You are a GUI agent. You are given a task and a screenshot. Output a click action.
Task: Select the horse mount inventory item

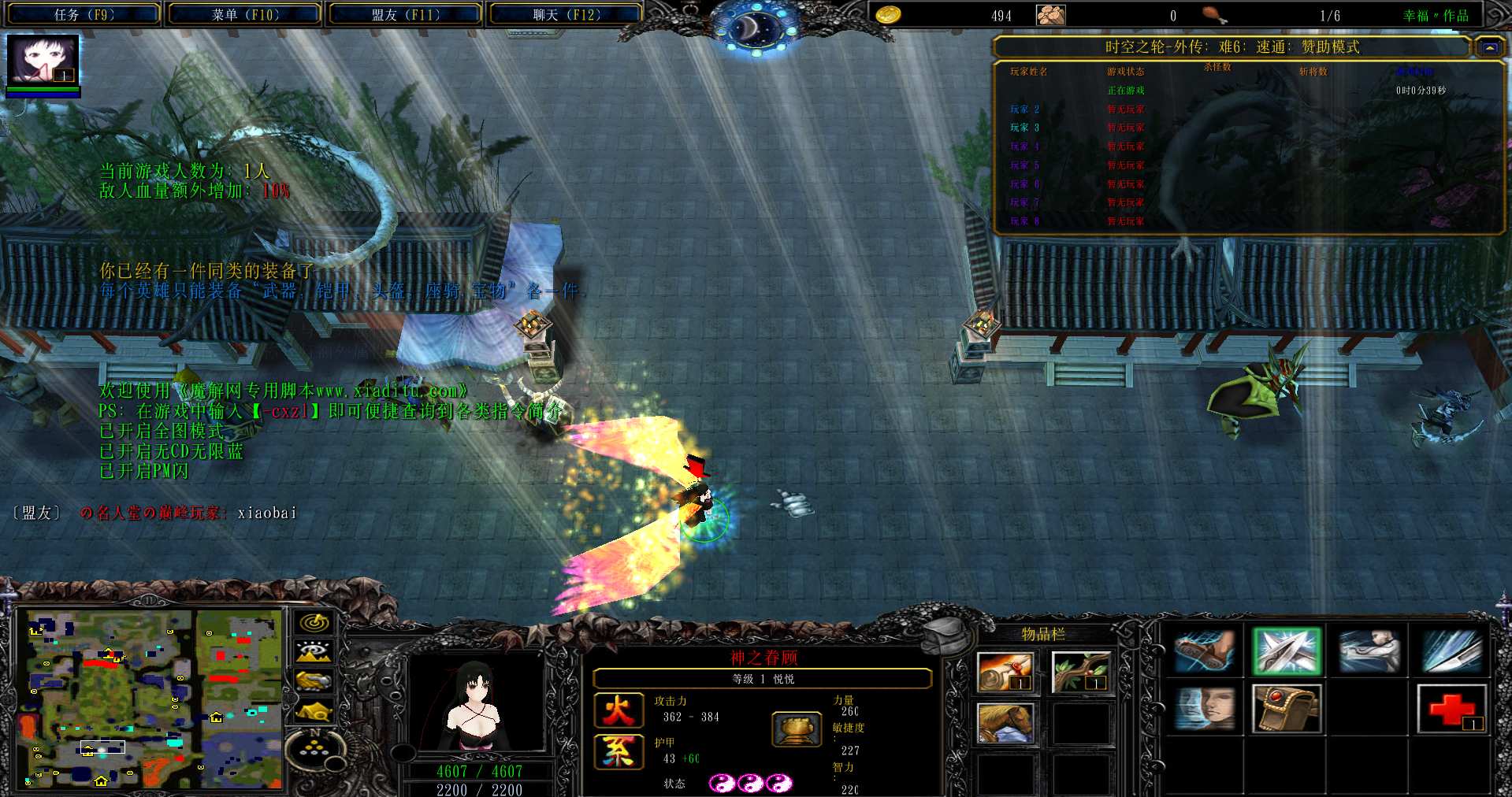[1004, 723]
